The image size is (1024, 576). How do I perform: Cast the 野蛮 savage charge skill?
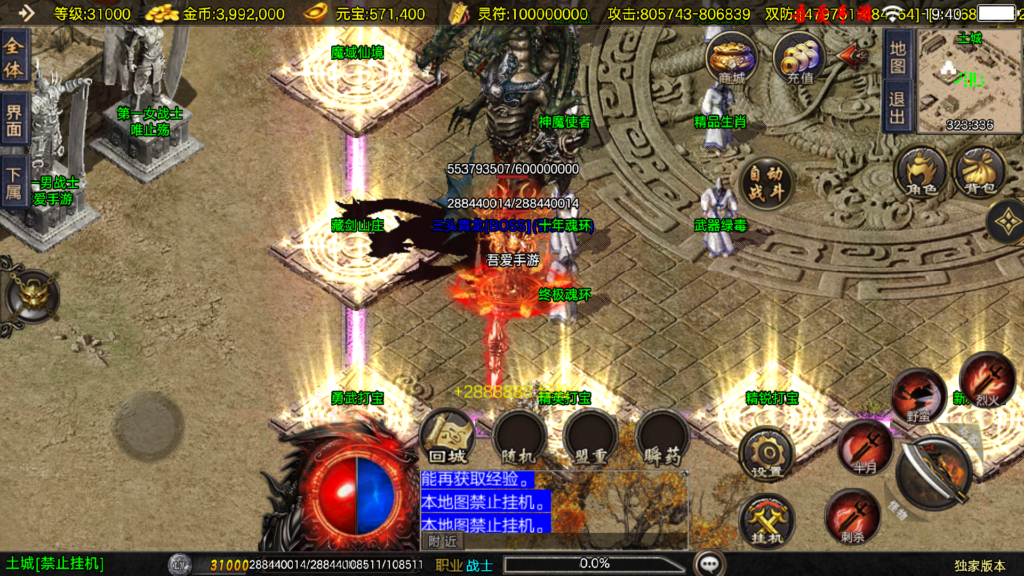pos(918,393)
